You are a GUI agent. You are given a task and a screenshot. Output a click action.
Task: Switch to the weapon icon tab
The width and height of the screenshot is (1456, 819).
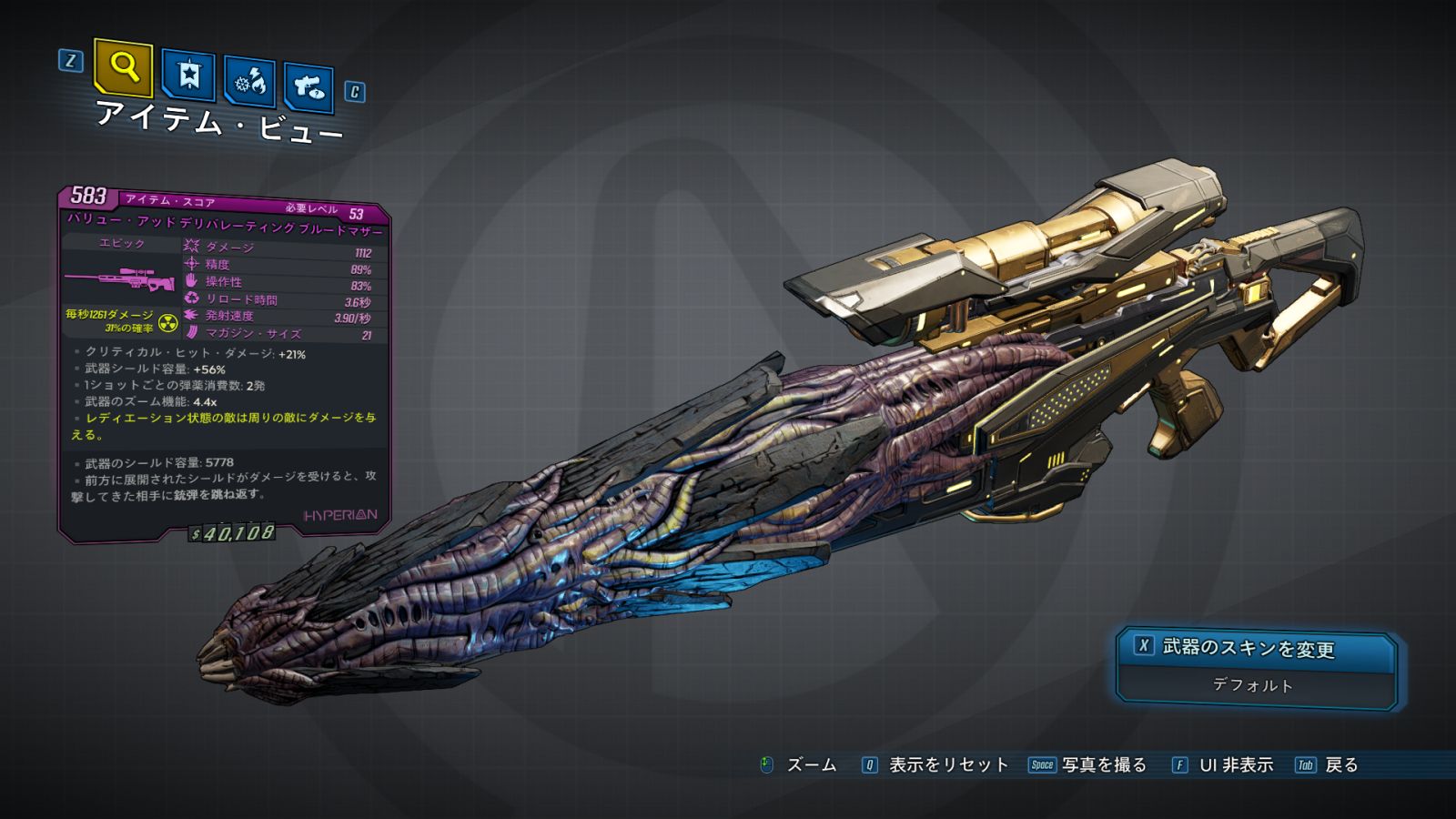308,87
